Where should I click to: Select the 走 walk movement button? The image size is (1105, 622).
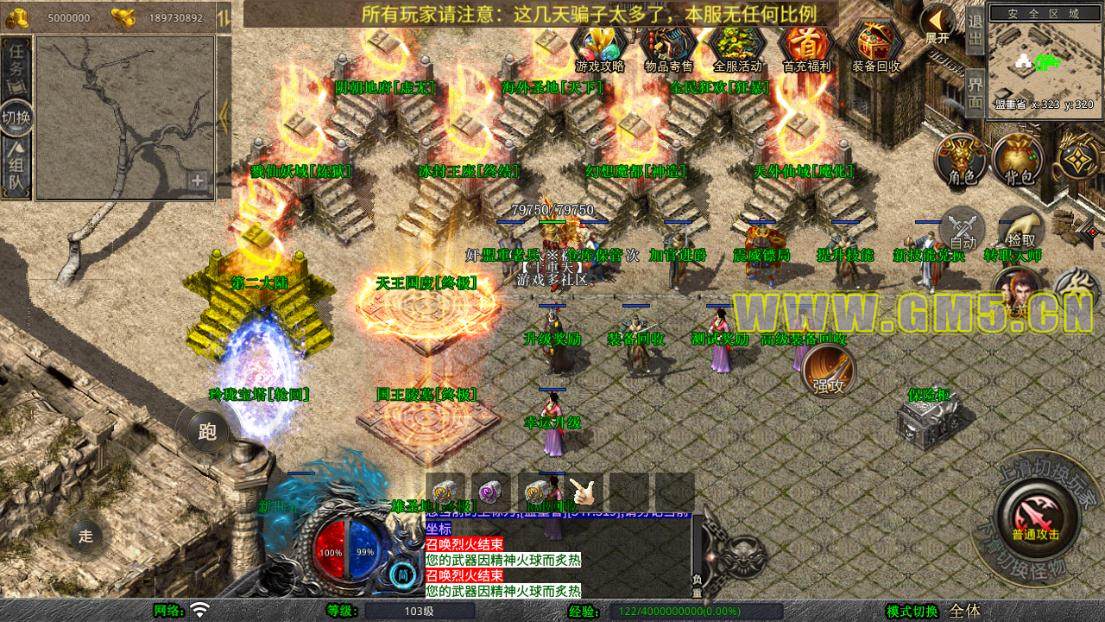click(87, 534)
